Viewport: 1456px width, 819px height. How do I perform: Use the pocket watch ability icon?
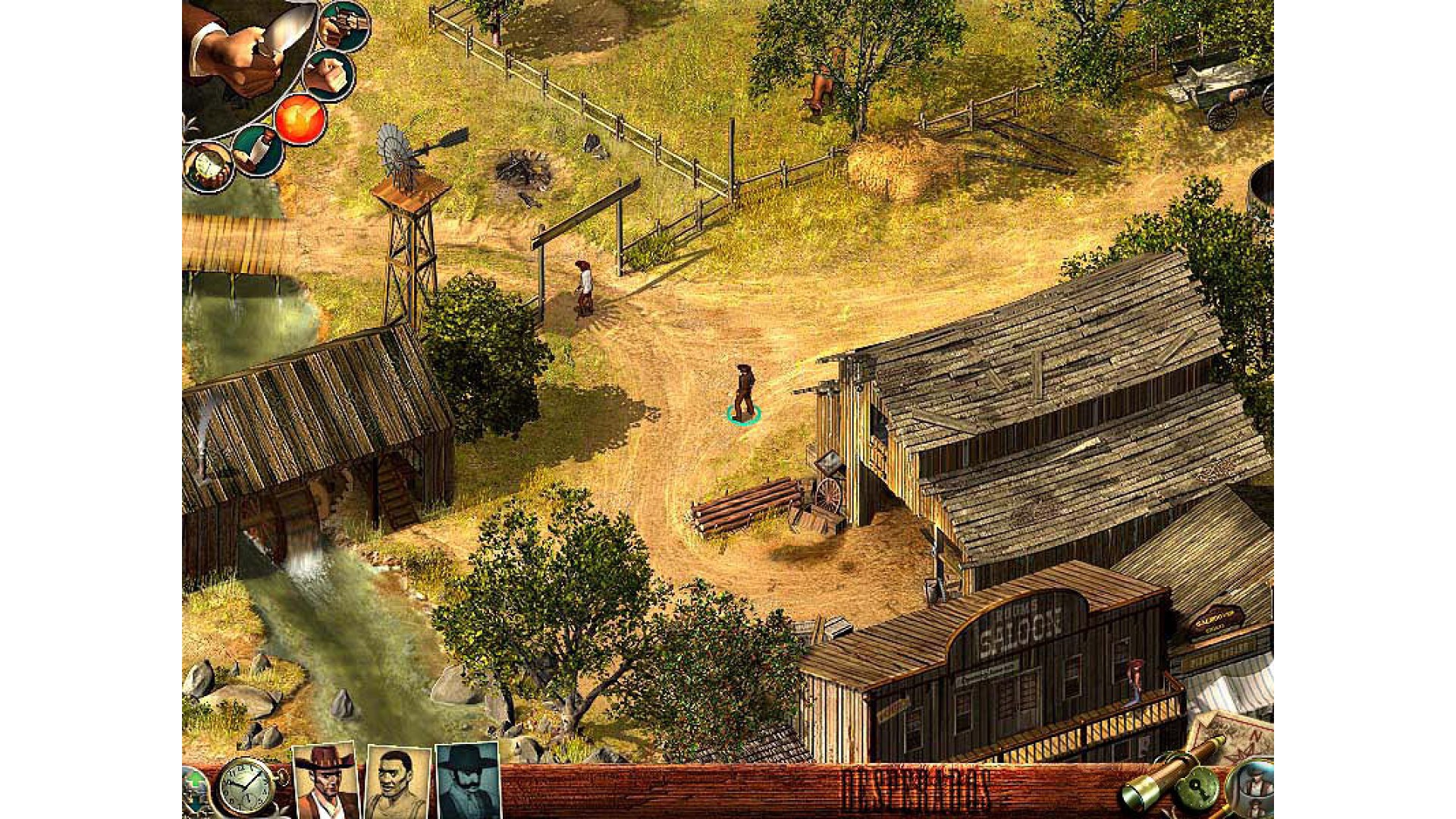pyautogui.click(x=208, y=168)
